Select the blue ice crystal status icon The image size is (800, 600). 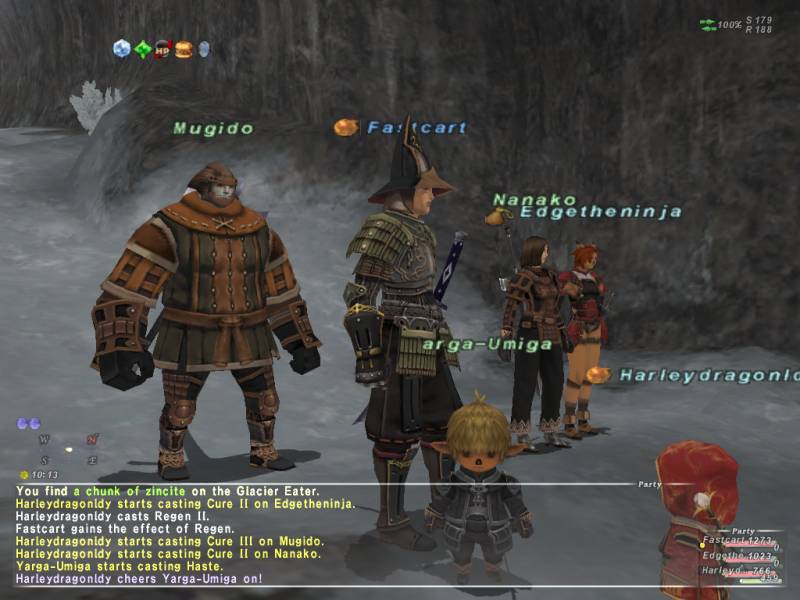[x=121, y=48]
